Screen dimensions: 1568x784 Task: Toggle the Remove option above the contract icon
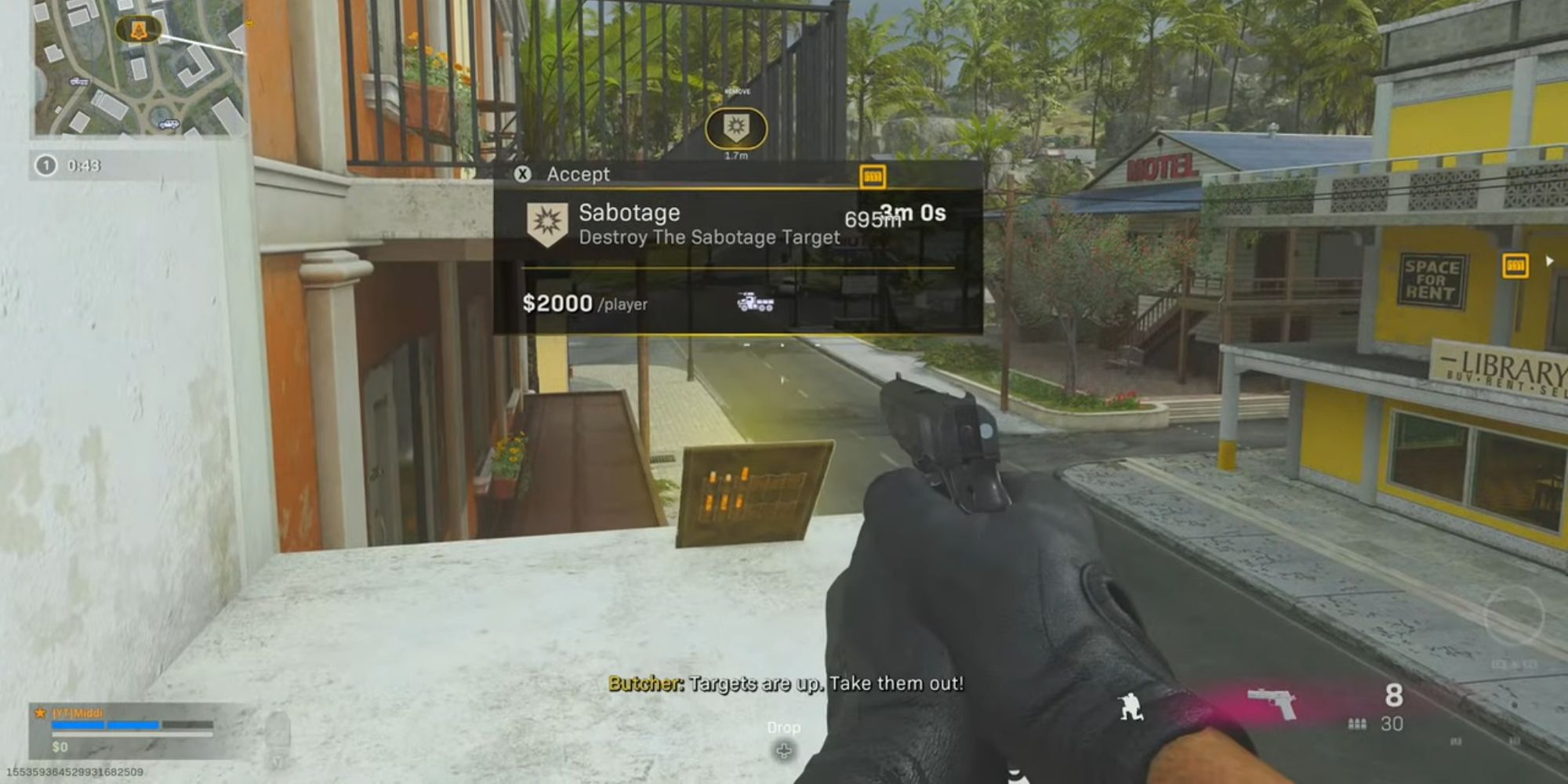[737, 90]
